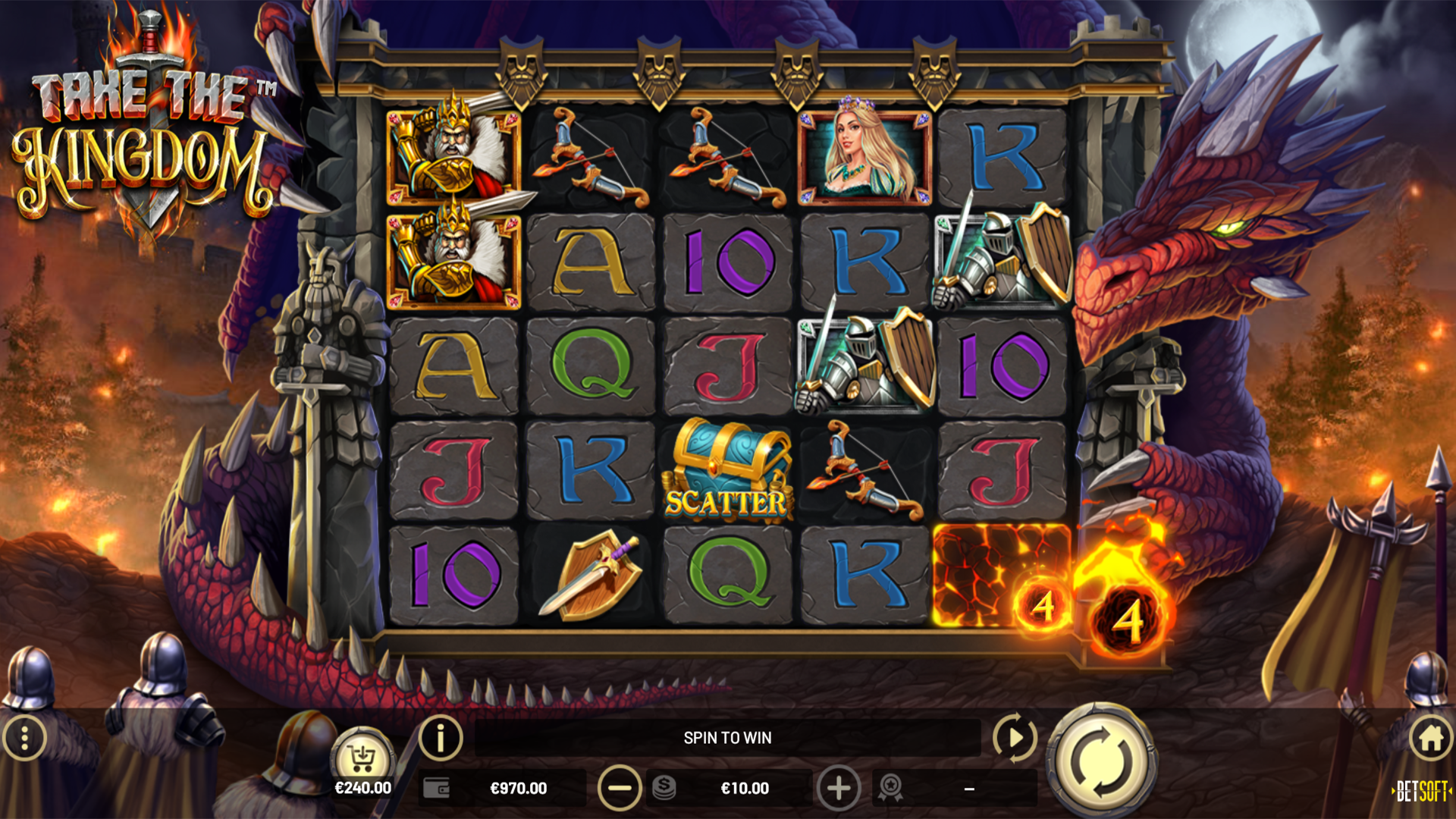Viewport: 1456px width, 819px height.
Task: Click the autoplay spin icon
Action: pyautogui.click(x=1015, y=737)
